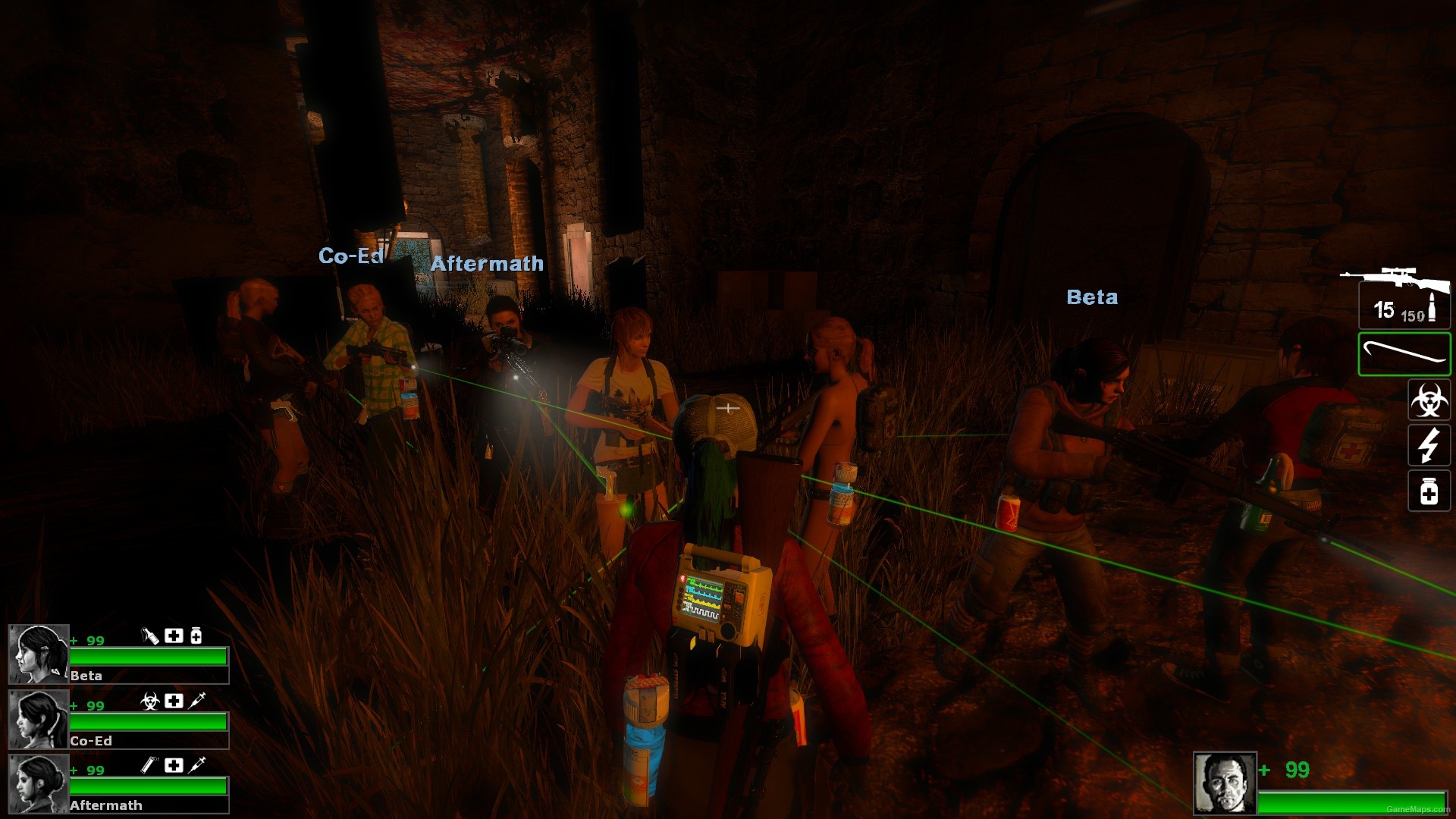Click Aftermath's first aid kit icon
This screenshot has width=1456, height=819.
[x=174, y=765]
